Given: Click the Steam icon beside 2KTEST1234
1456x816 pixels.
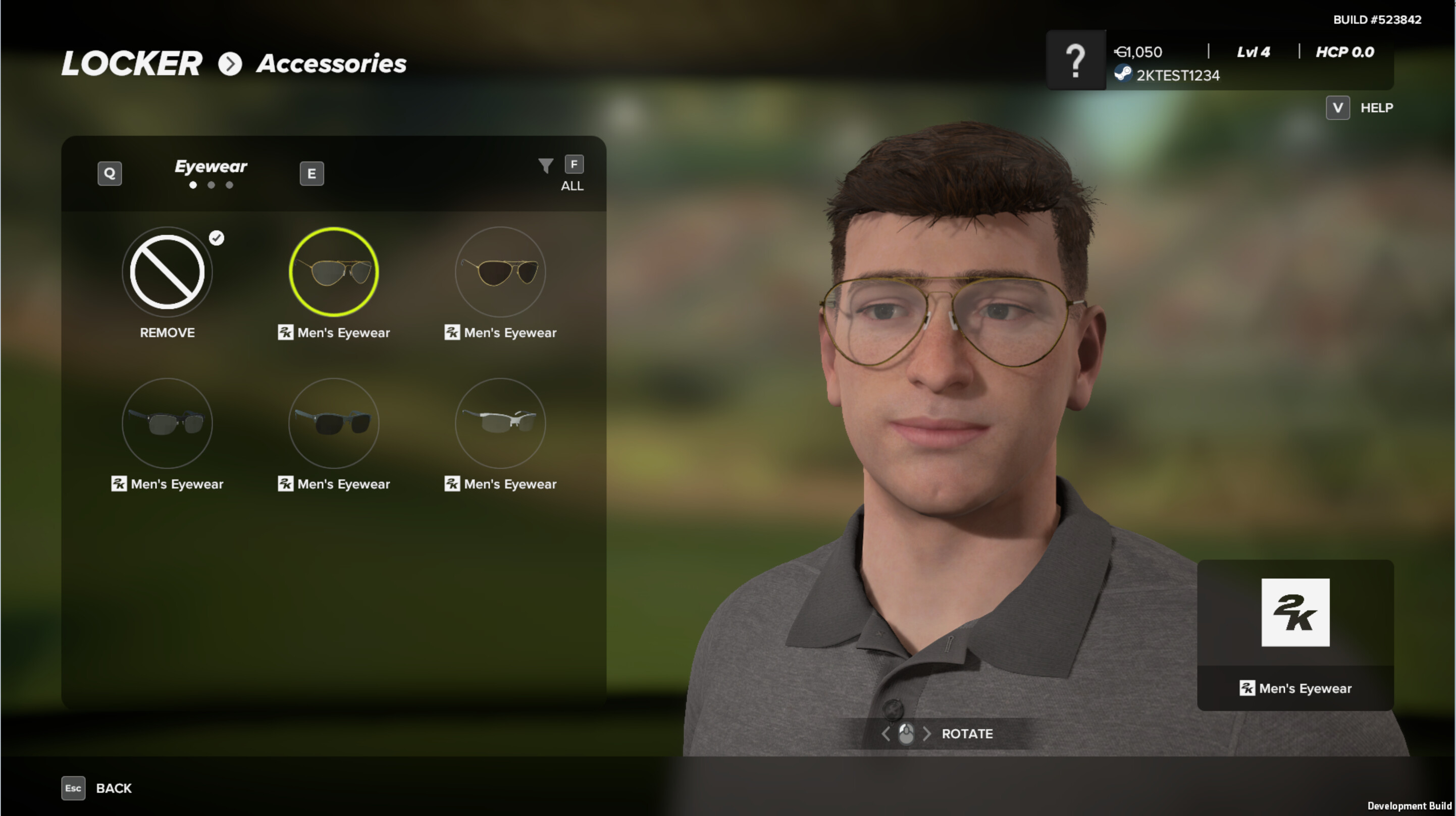Looking at the screenshot, I should pos(1124,75).
